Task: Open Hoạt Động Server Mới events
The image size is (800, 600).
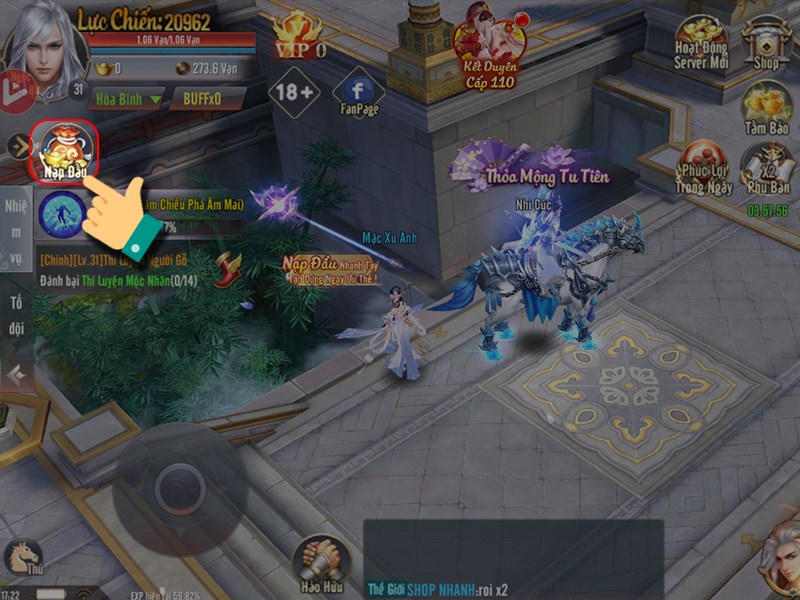Action: point(699,43)
